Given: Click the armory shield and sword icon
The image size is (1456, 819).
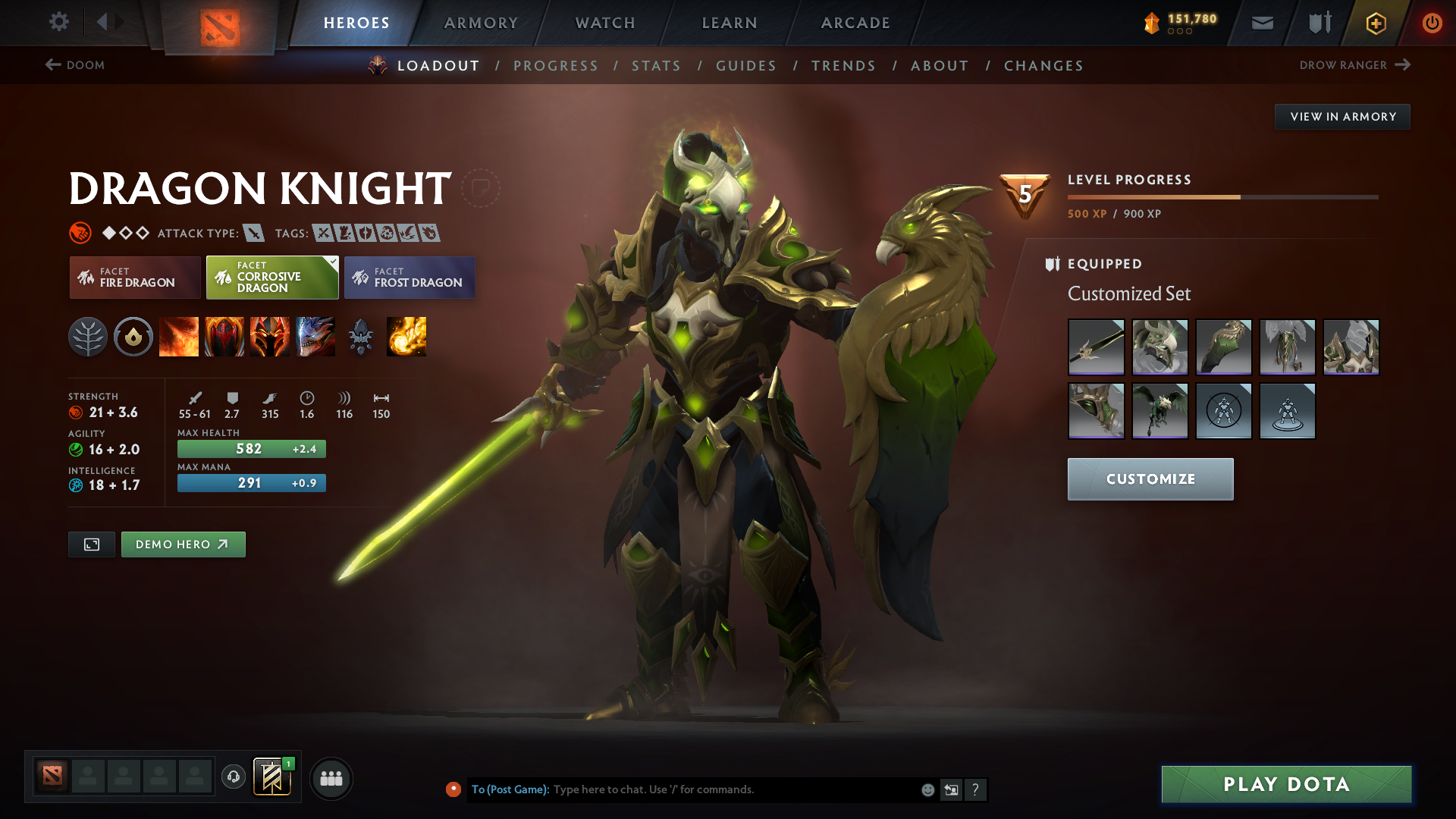Looking at the screenshot, I should pos(1318,23).
